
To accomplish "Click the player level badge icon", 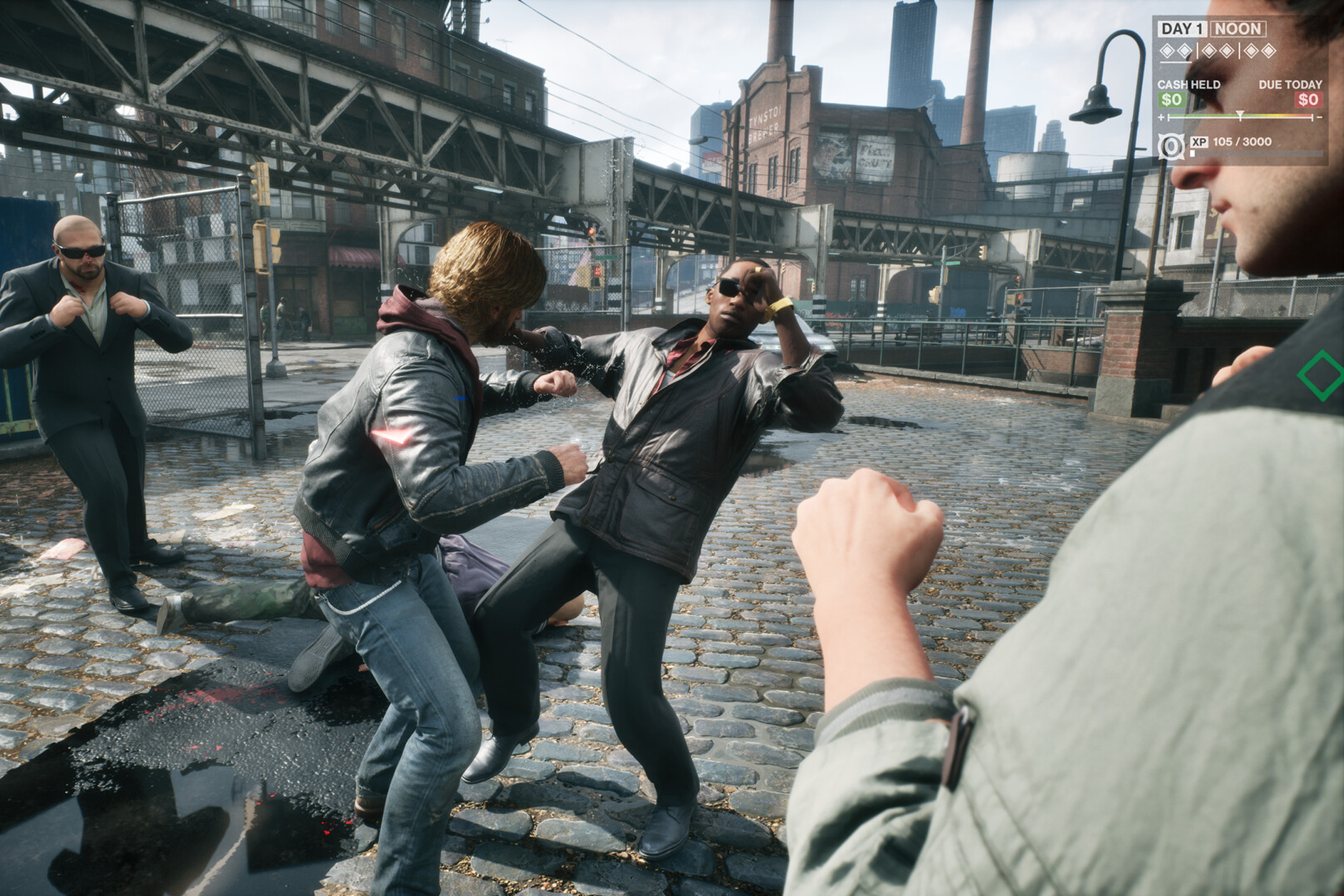I will coord(1172,147).
